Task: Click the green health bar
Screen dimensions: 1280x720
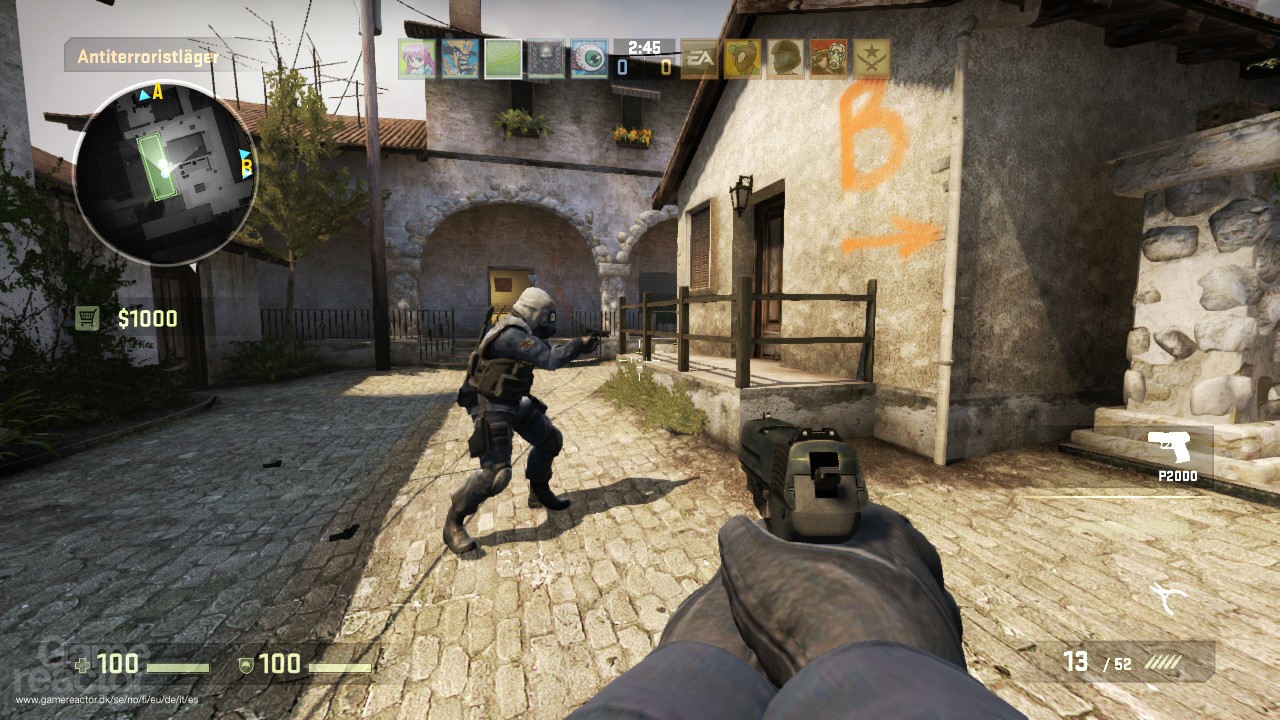Action: (x=180, y=664)
